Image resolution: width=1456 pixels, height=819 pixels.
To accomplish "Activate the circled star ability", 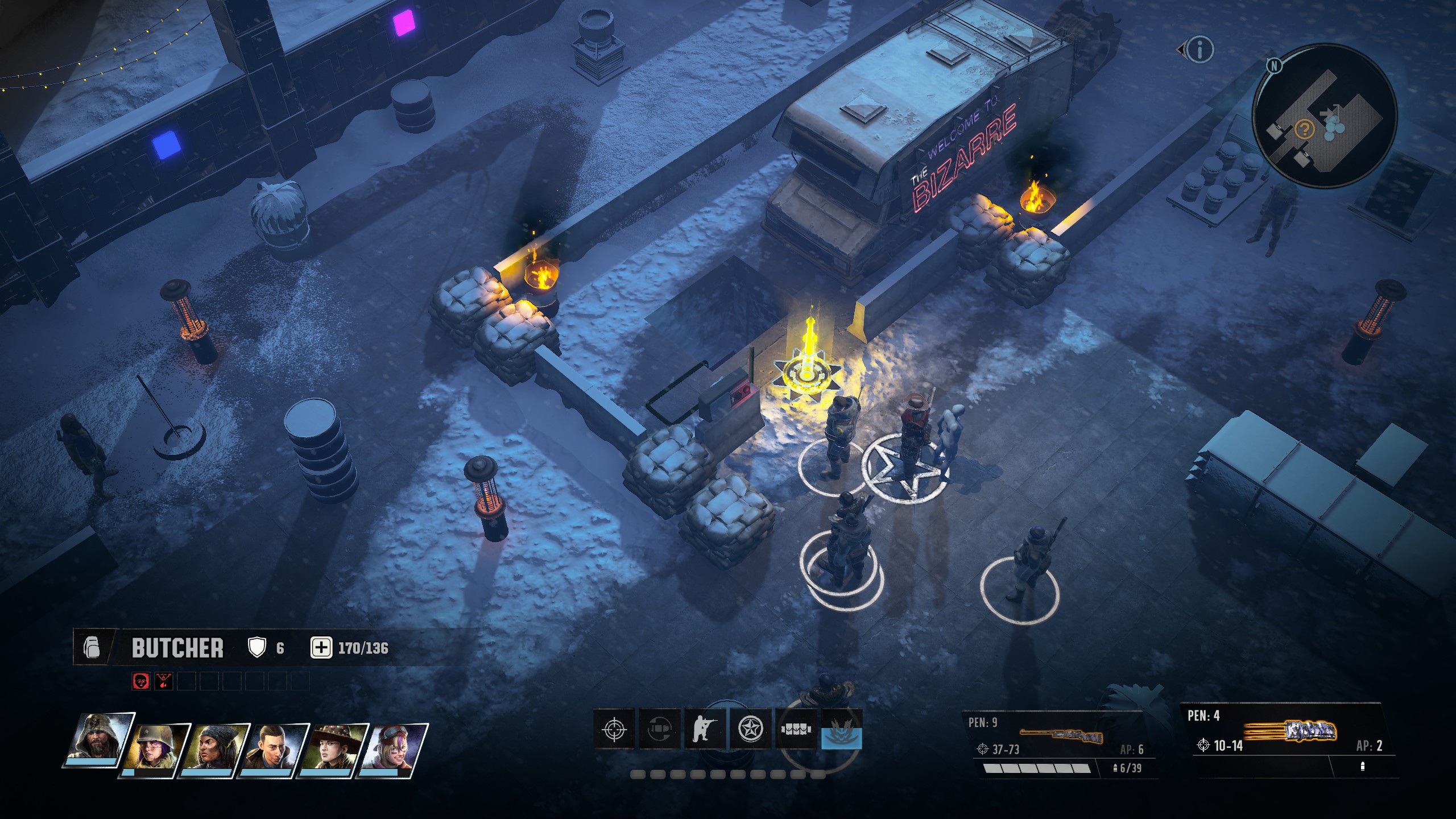I will tap(750, 729).
